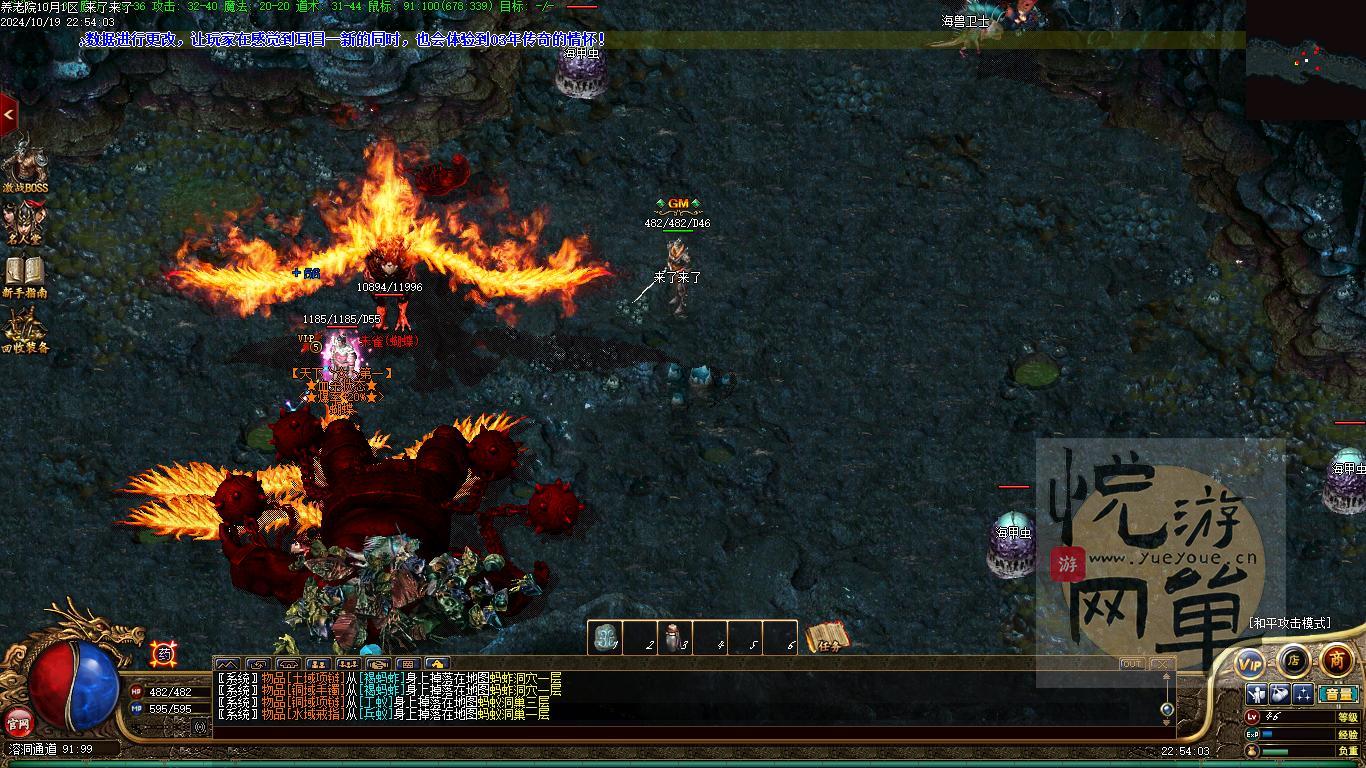Use the potion in hotbar slot 3
Screen dimensions: 1366x768
(x=675, y=638)
